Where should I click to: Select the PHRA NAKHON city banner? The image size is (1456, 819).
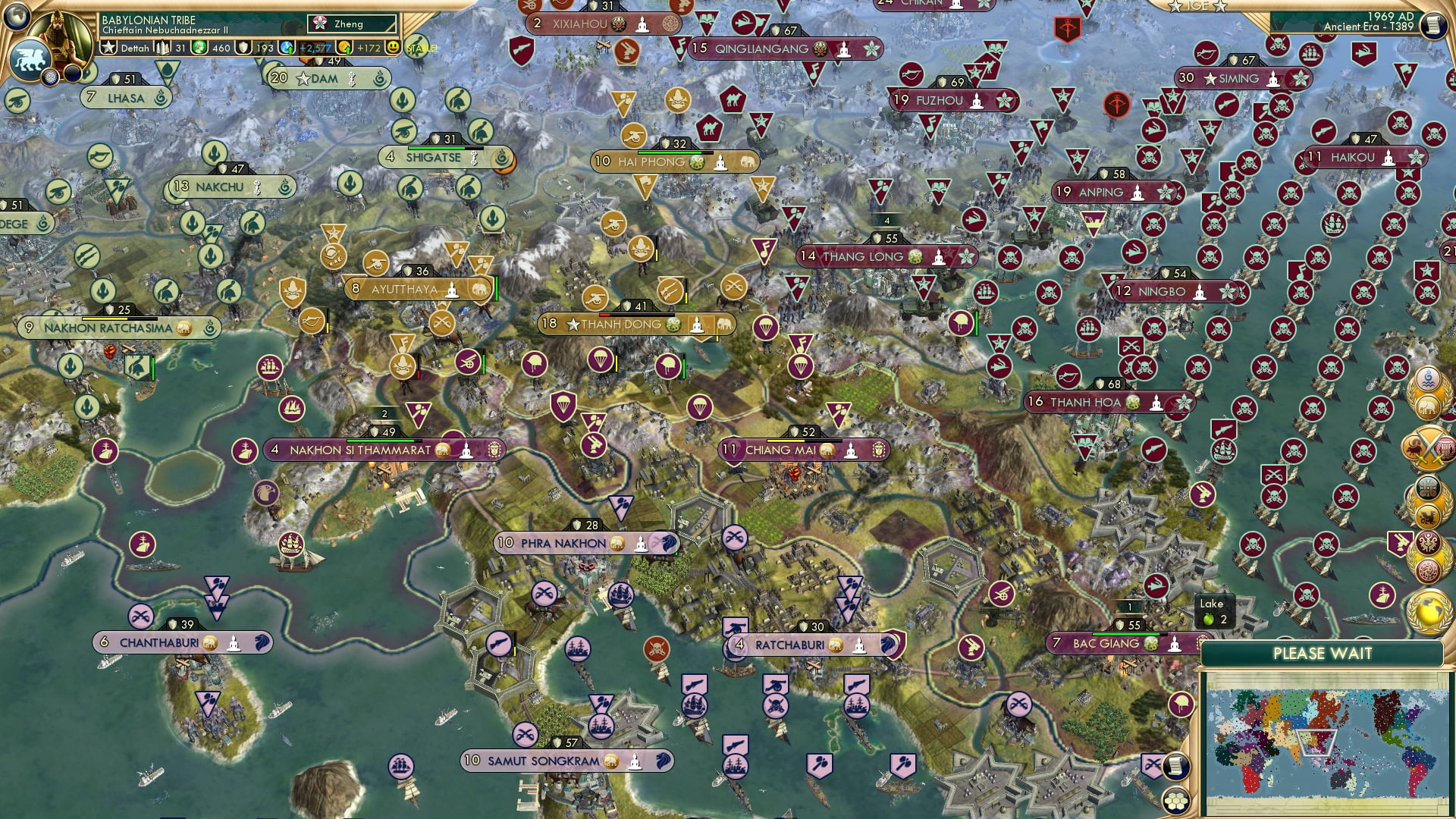[565, 544]
